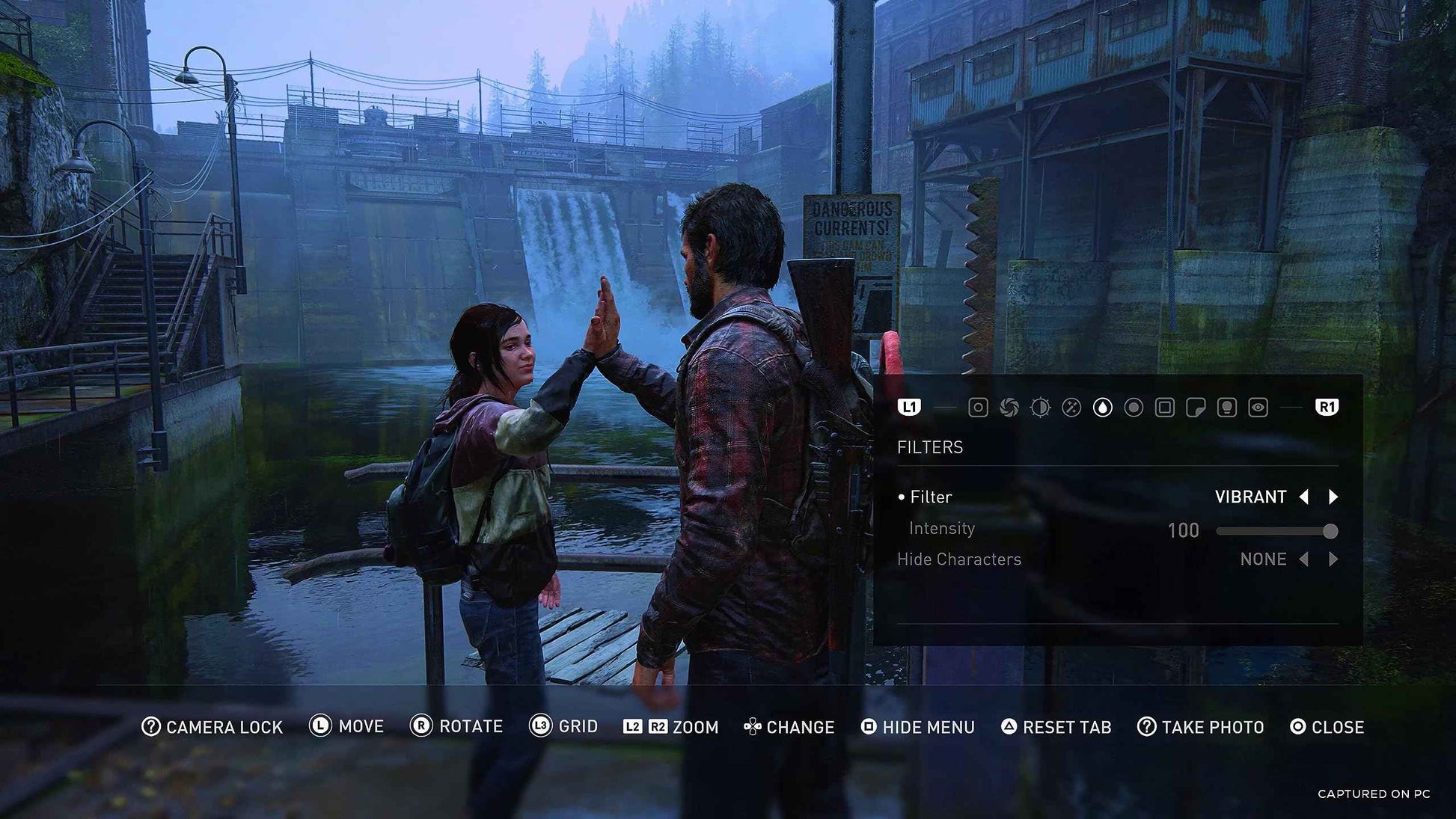Screen dimensions: 1456x819
Task: Open the Filters tab with the water droplet icon
Action: [x=1104, y=408]
